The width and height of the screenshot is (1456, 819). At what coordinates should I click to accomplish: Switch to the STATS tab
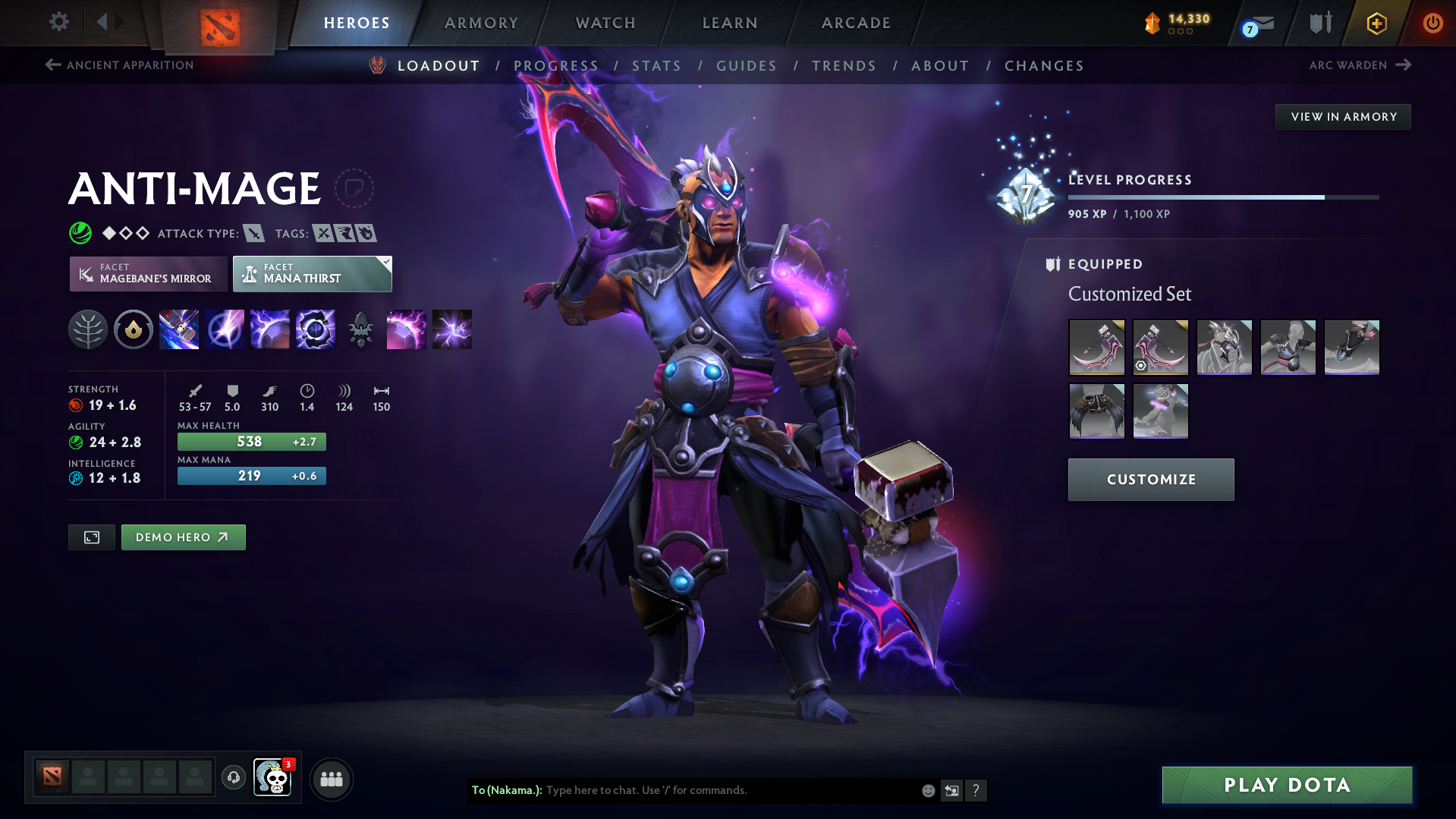pyautogui.click(x=656, y=66)
